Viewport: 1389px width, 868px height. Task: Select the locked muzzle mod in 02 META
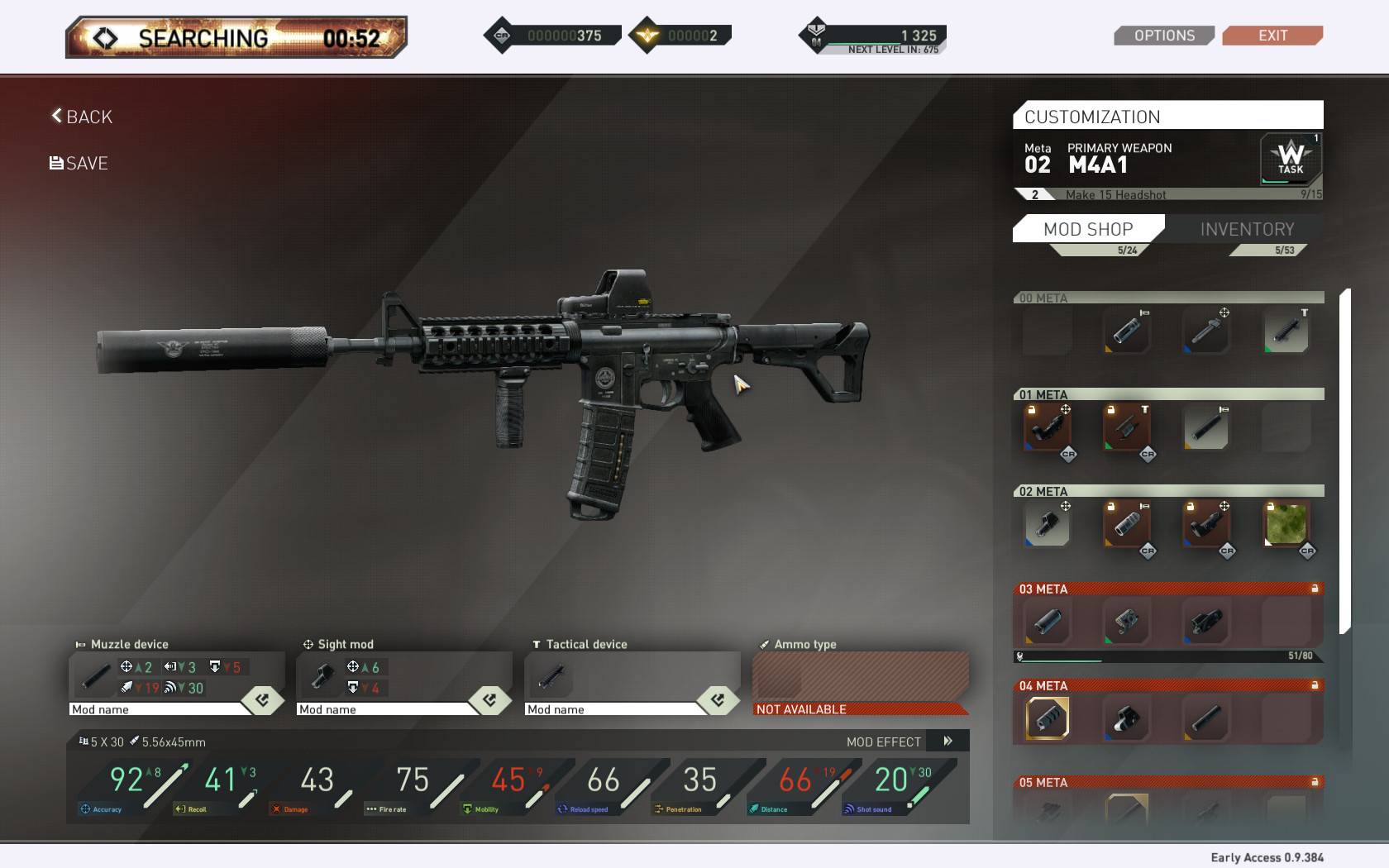(x=1127, y=525)
